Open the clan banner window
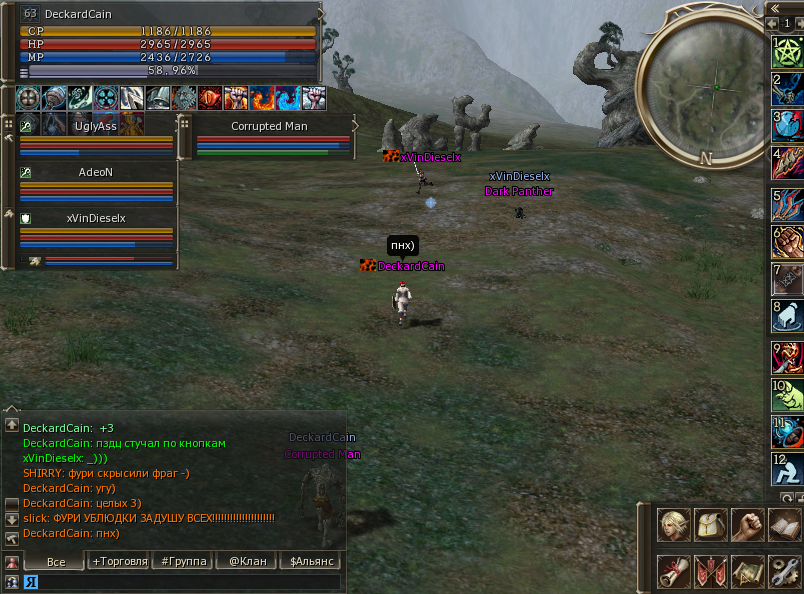Screen dimensions: 804x594 [x=710, y=571]
